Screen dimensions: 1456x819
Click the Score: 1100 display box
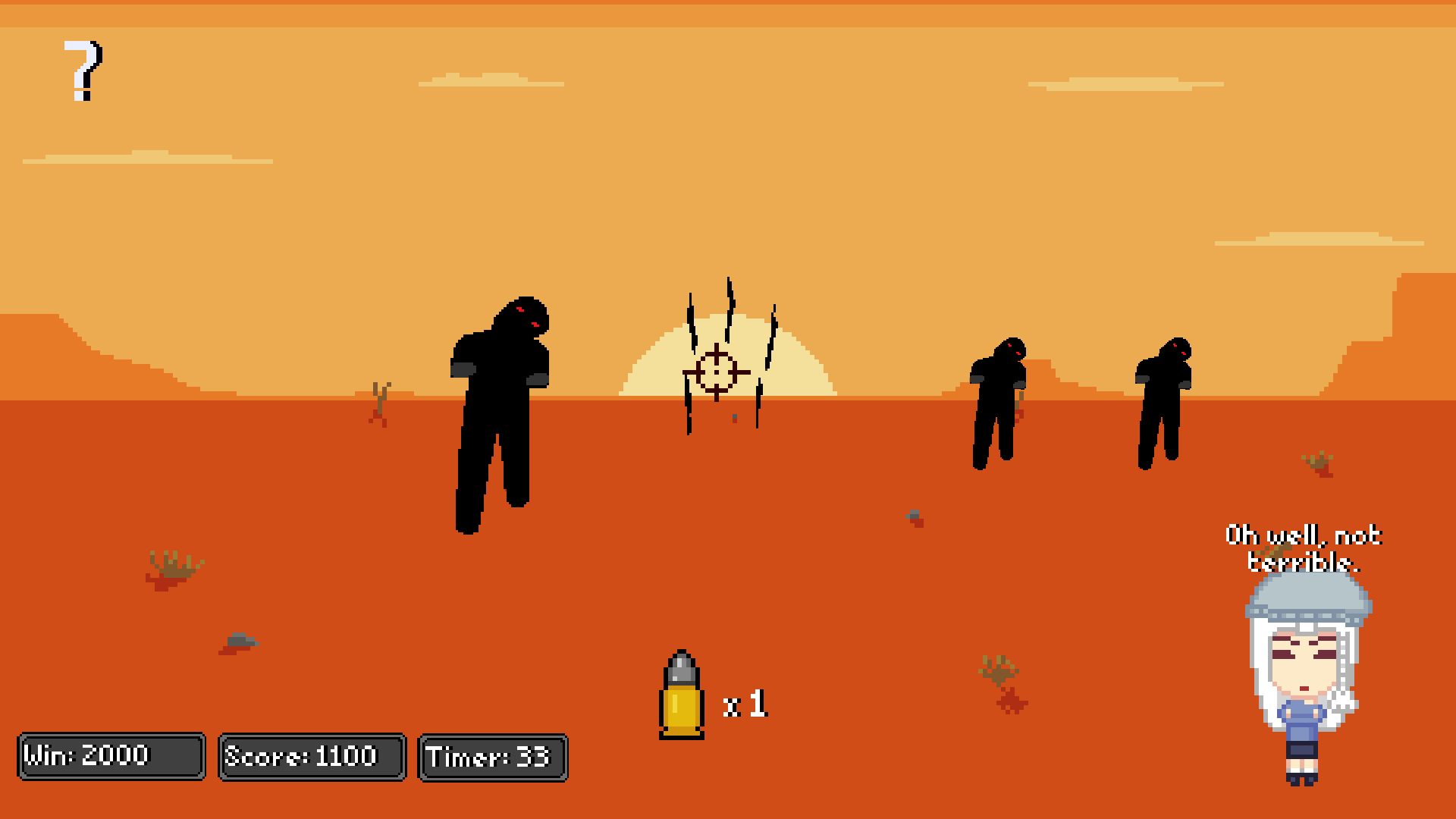(311, 755)
